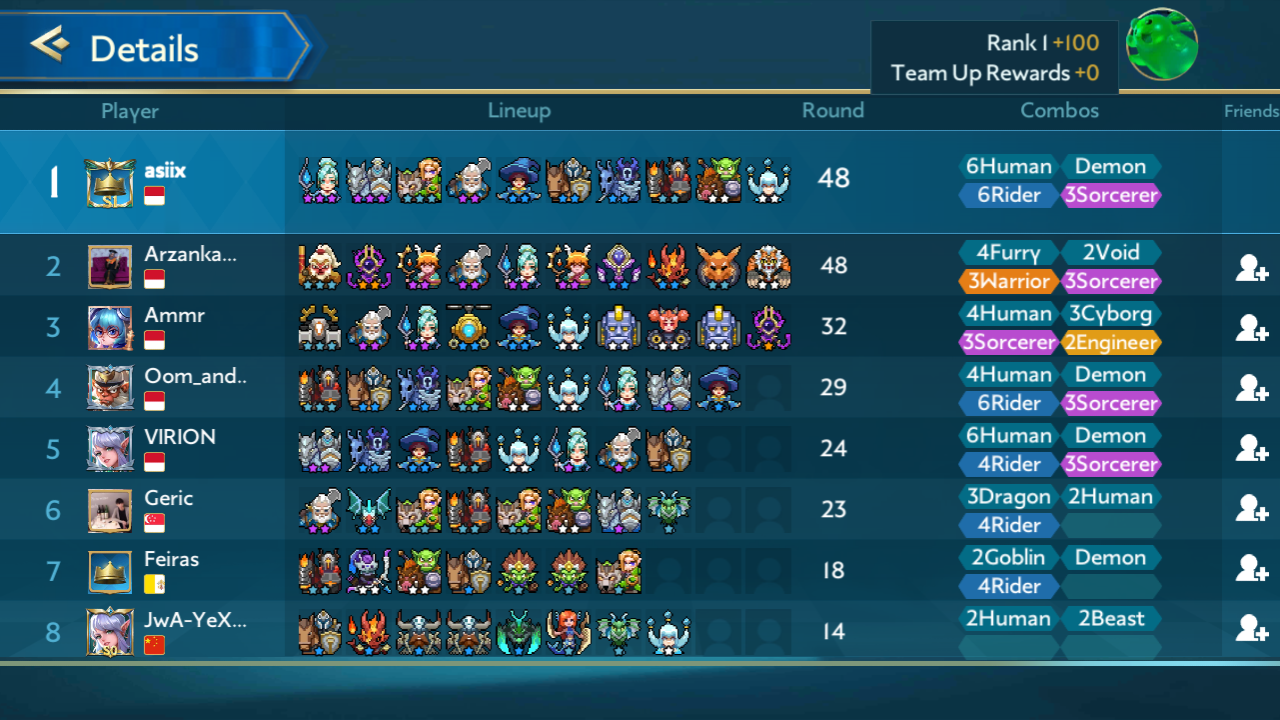Check the 3Dragon combo for Geric
1280x720 pixels.
tap(1008, 496)
